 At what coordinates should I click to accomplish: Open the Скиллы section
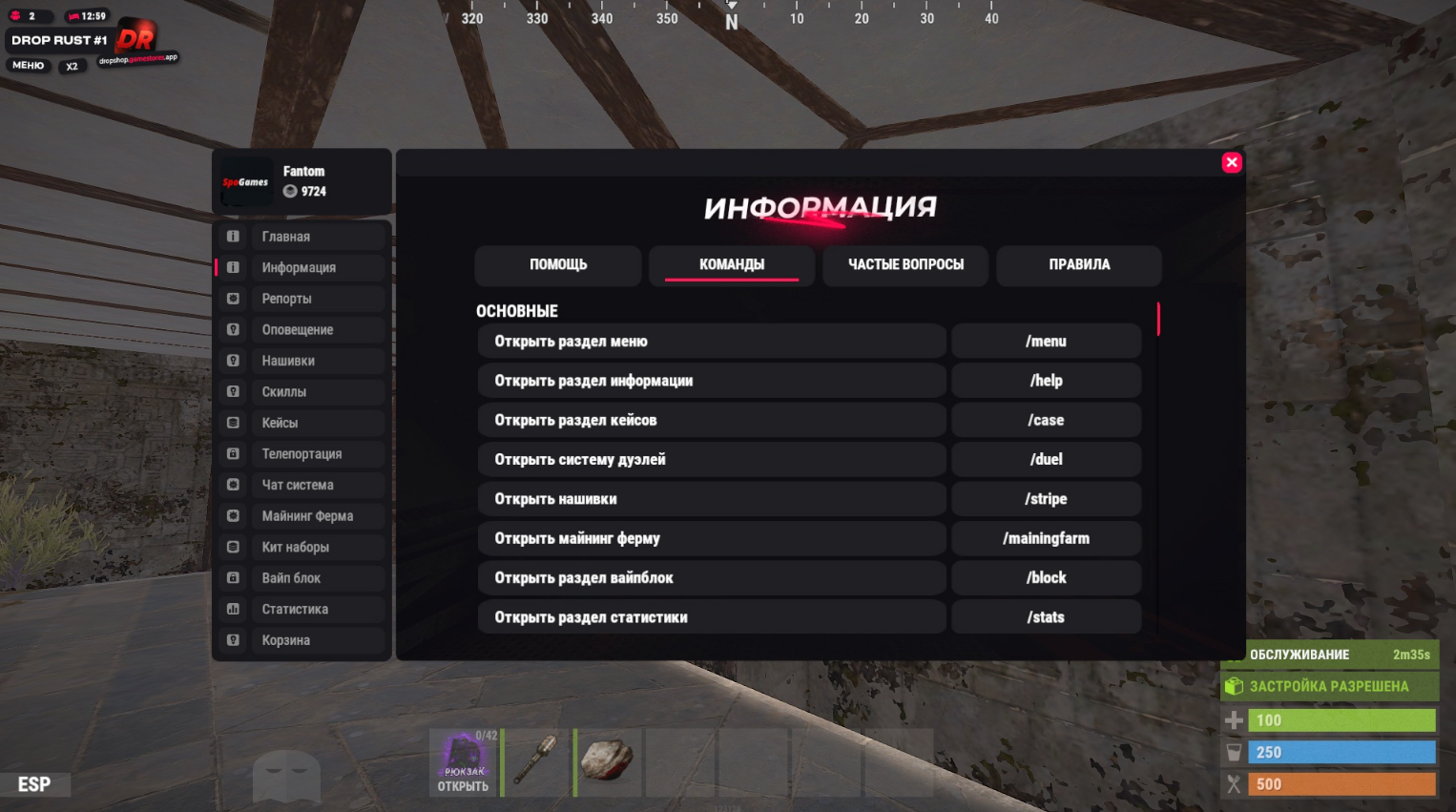tap(302, 392)
